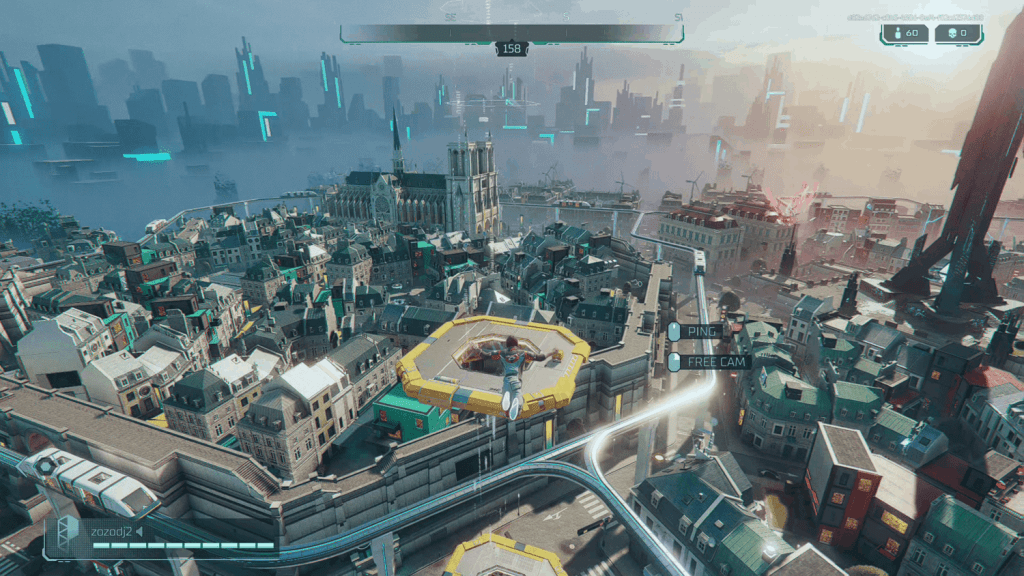Click the speaker icon beside zozodj2
Viewport: 1024px width, 576px height.
(139, 531)
